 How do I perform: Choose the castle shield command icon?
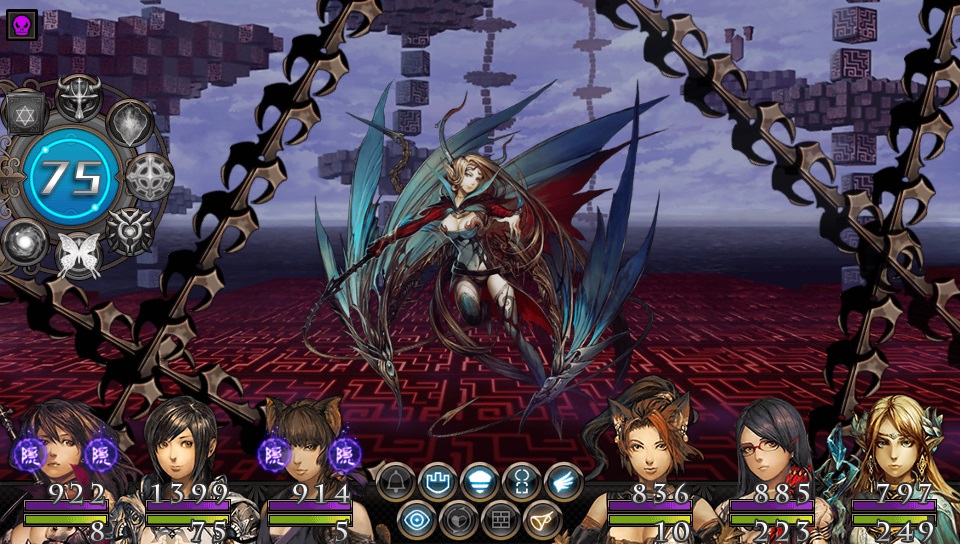(x=438, y=482)
